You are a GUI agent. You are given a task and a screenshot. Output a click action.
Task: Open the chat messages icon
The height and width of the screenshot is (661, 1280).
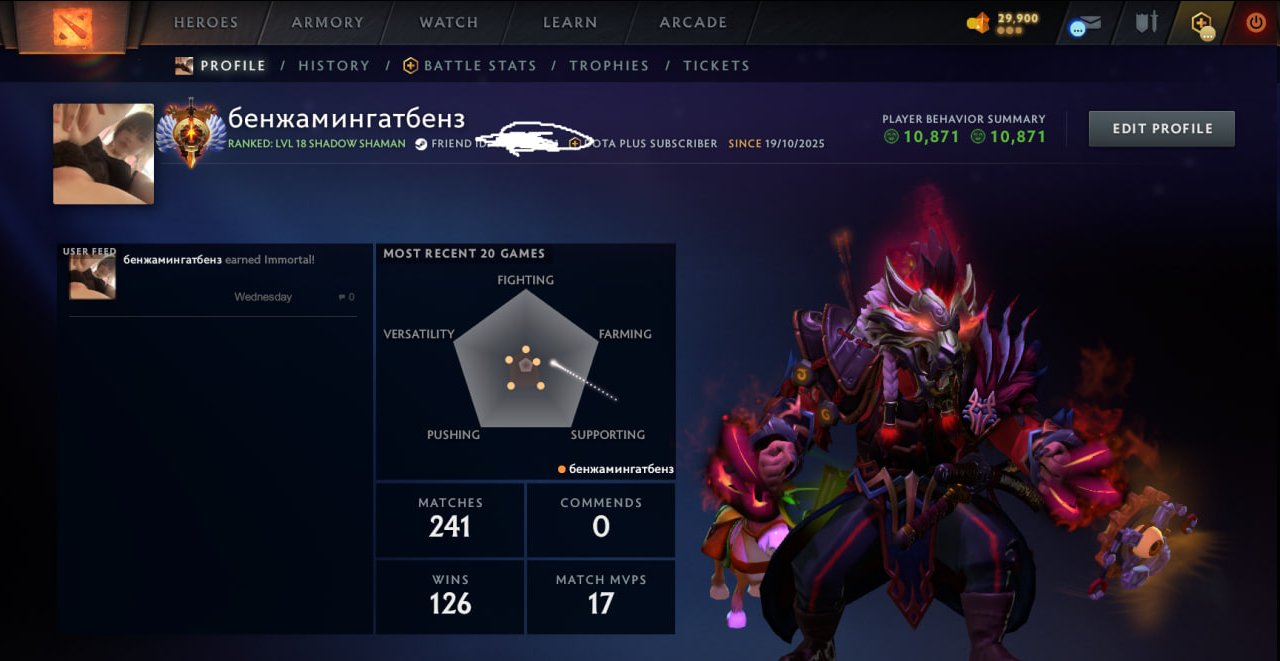1084,24
